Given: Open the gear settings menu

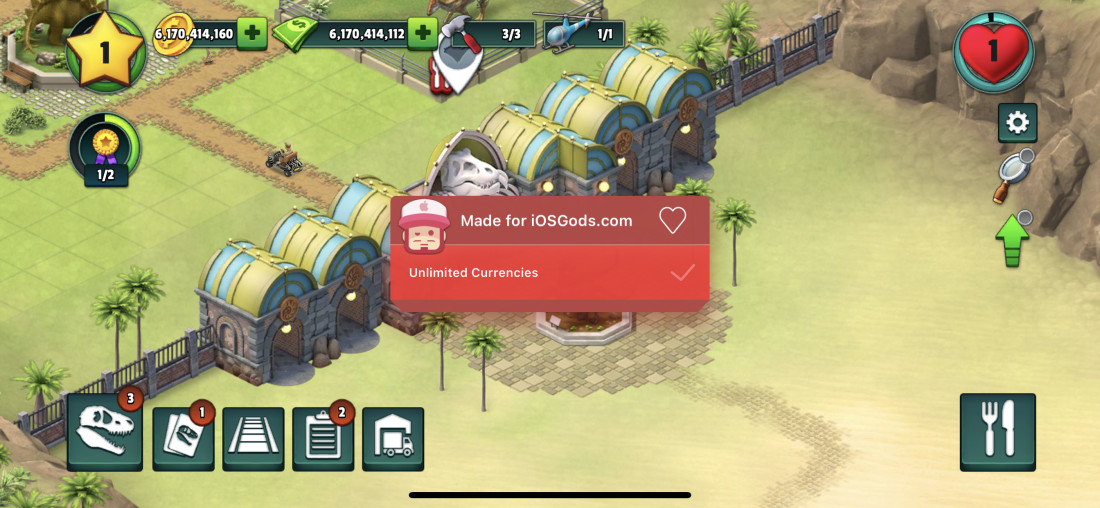Looking at the screenshot, I should [1017, 123].
